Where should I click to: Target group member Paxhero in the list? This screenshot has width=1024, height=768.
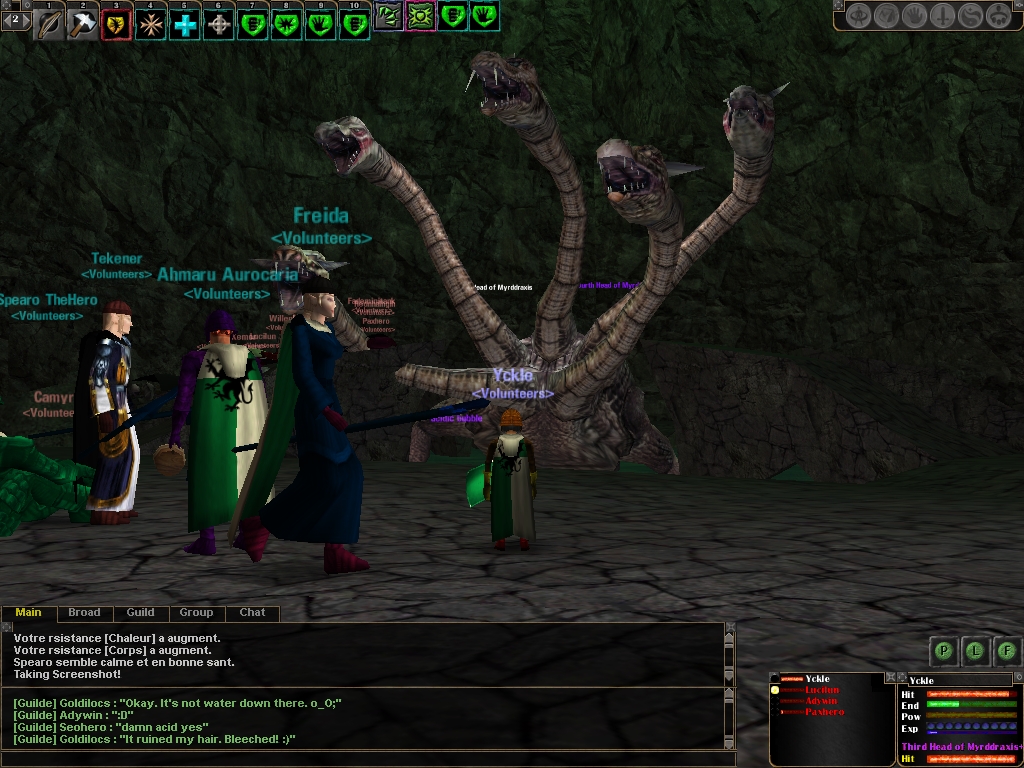tap(824, 712)
